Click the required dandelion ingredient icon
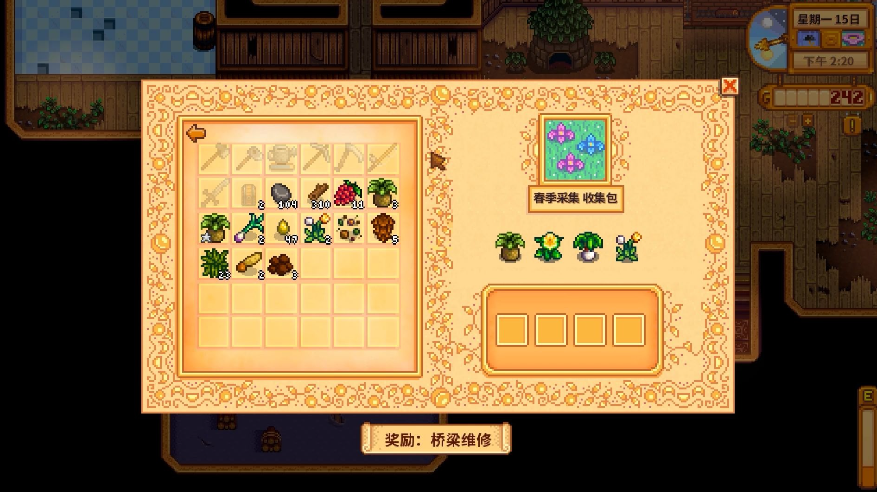 [627, 247]
